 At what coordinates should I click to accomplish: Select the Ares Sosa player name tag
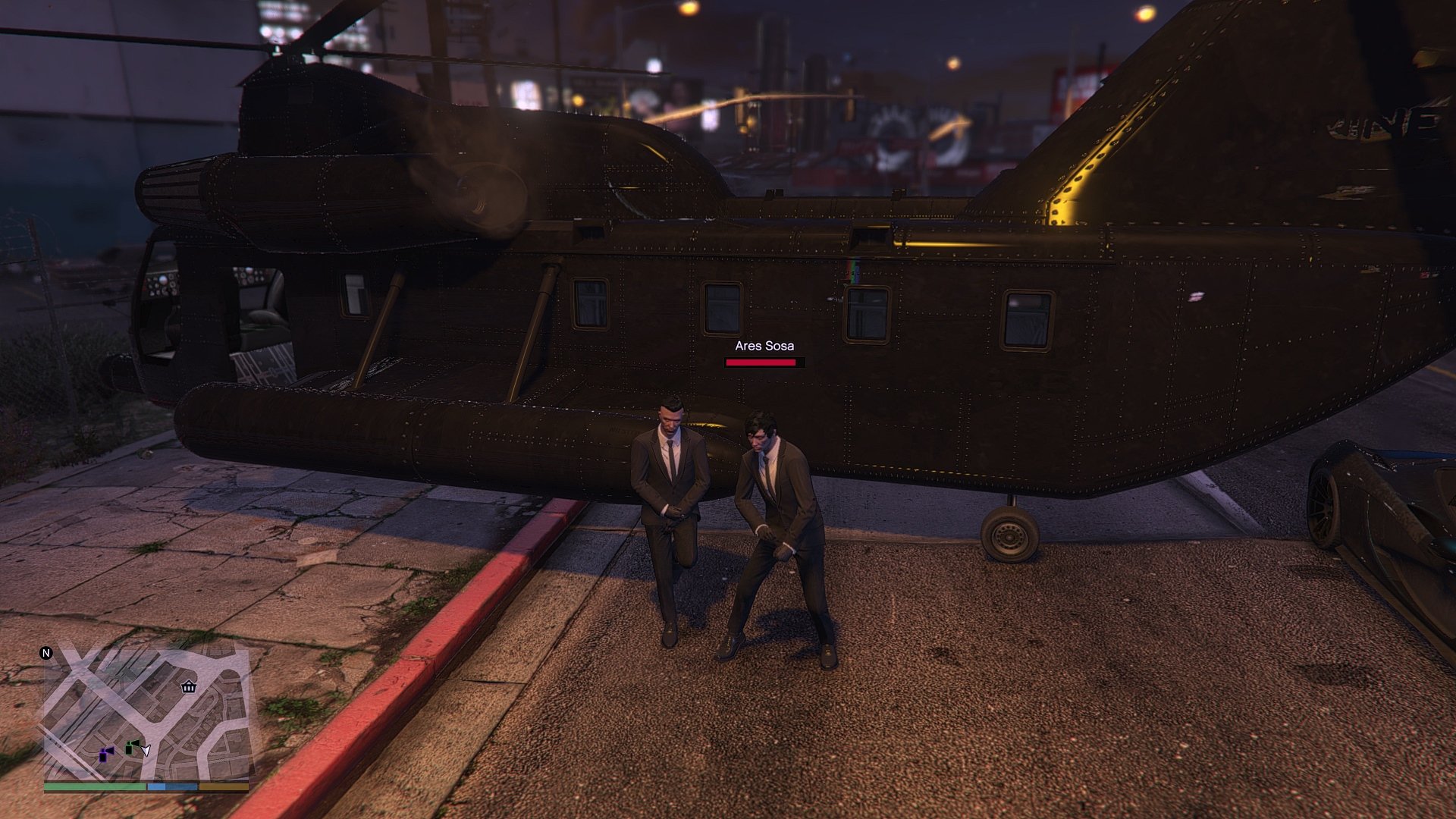(764, 346)
